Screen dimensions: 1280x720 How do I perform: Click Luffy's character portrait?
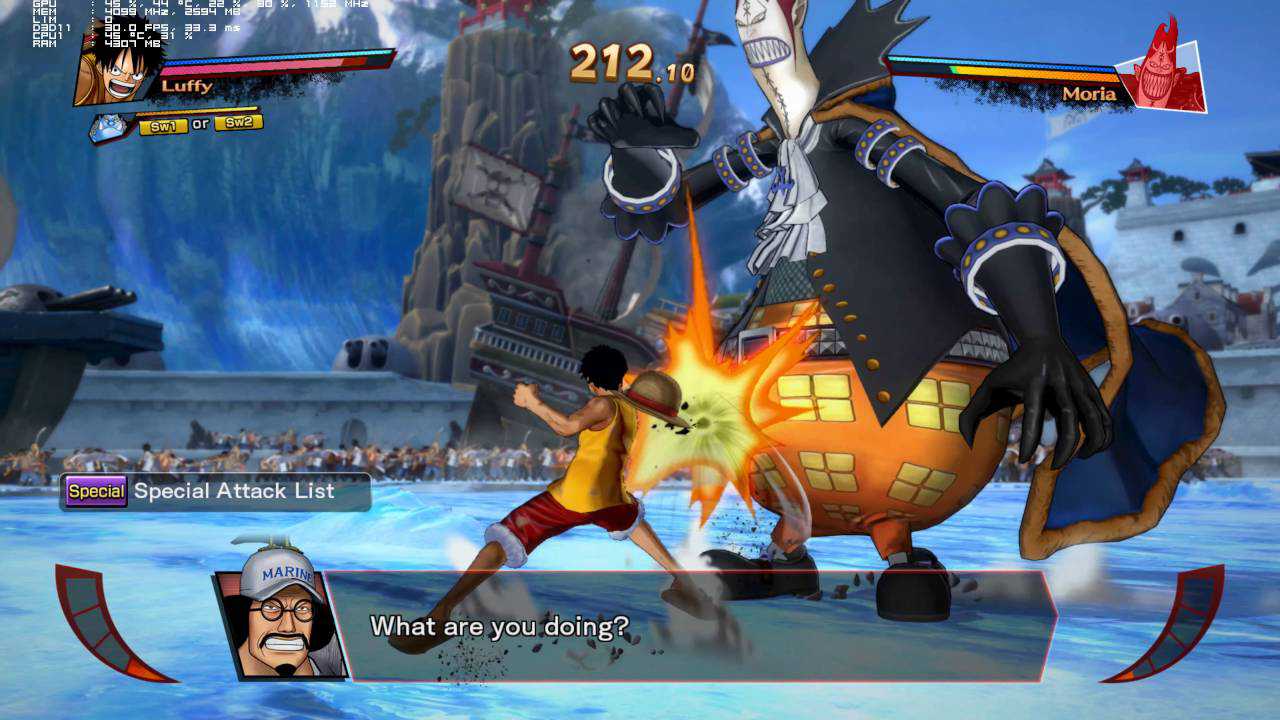[118, 72]
